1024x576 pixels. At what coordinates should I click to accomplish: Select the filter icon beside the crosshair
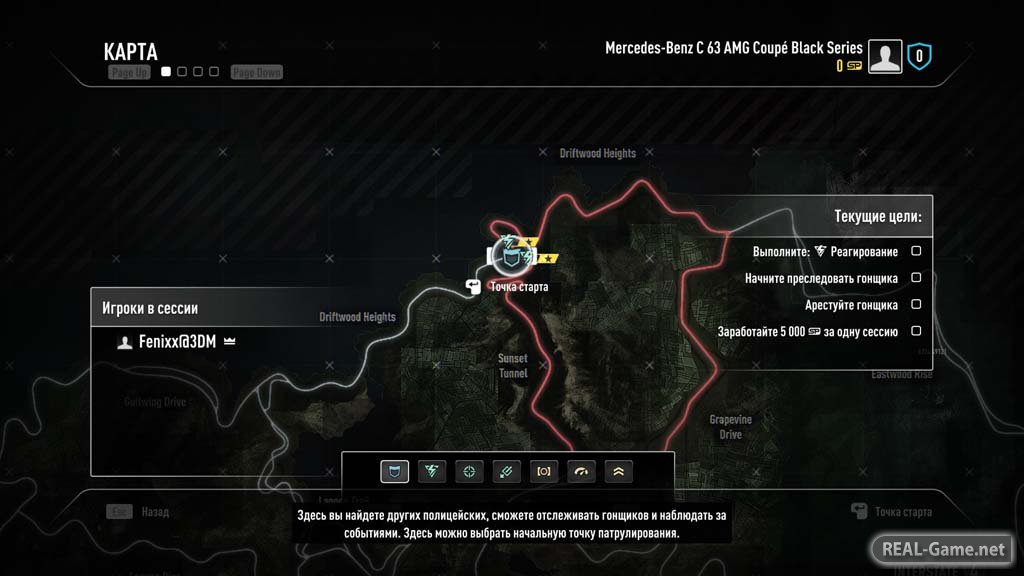(506, 471)
